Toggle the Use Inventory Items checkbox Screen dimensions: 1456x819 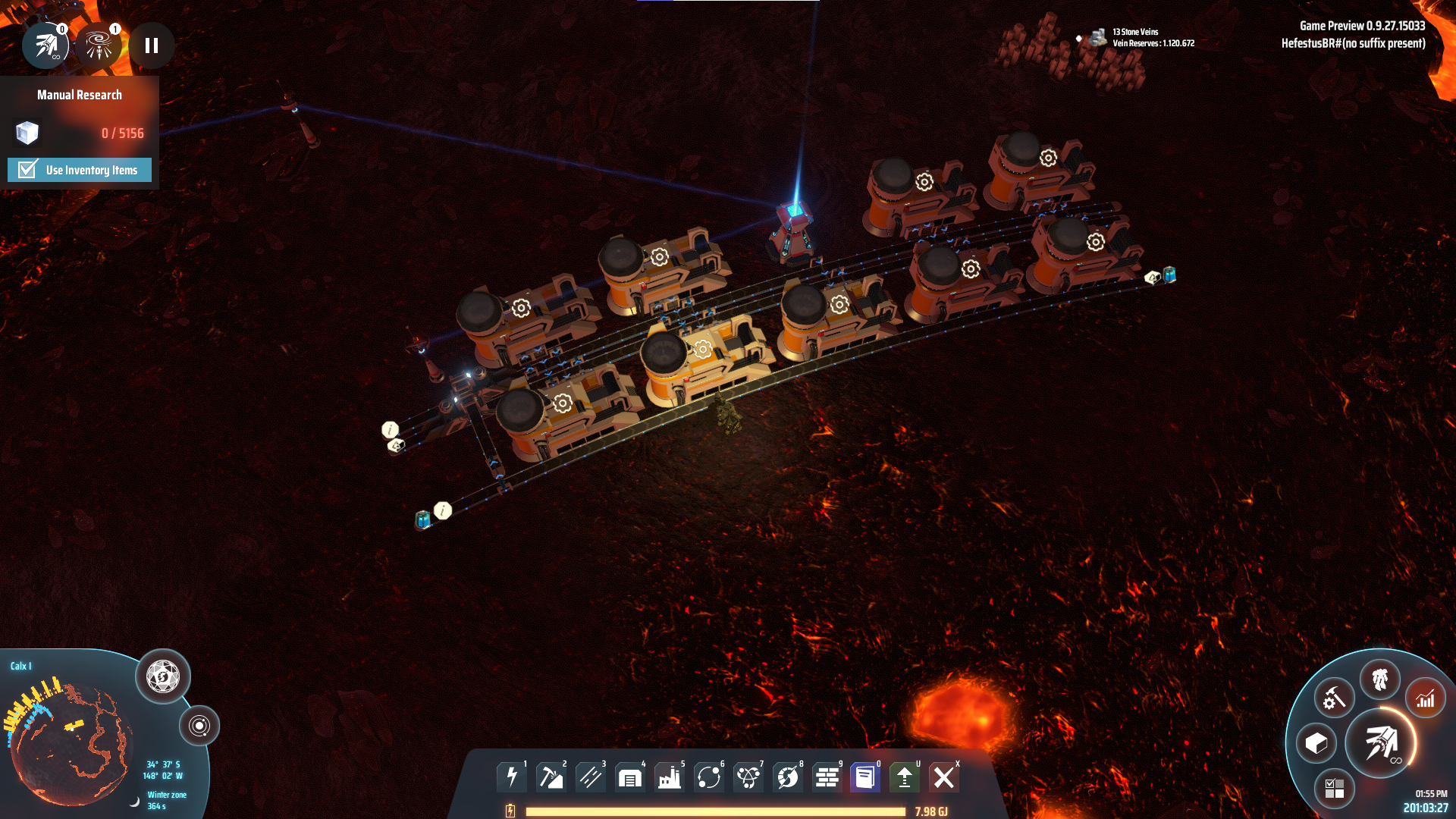pos(28,170)
